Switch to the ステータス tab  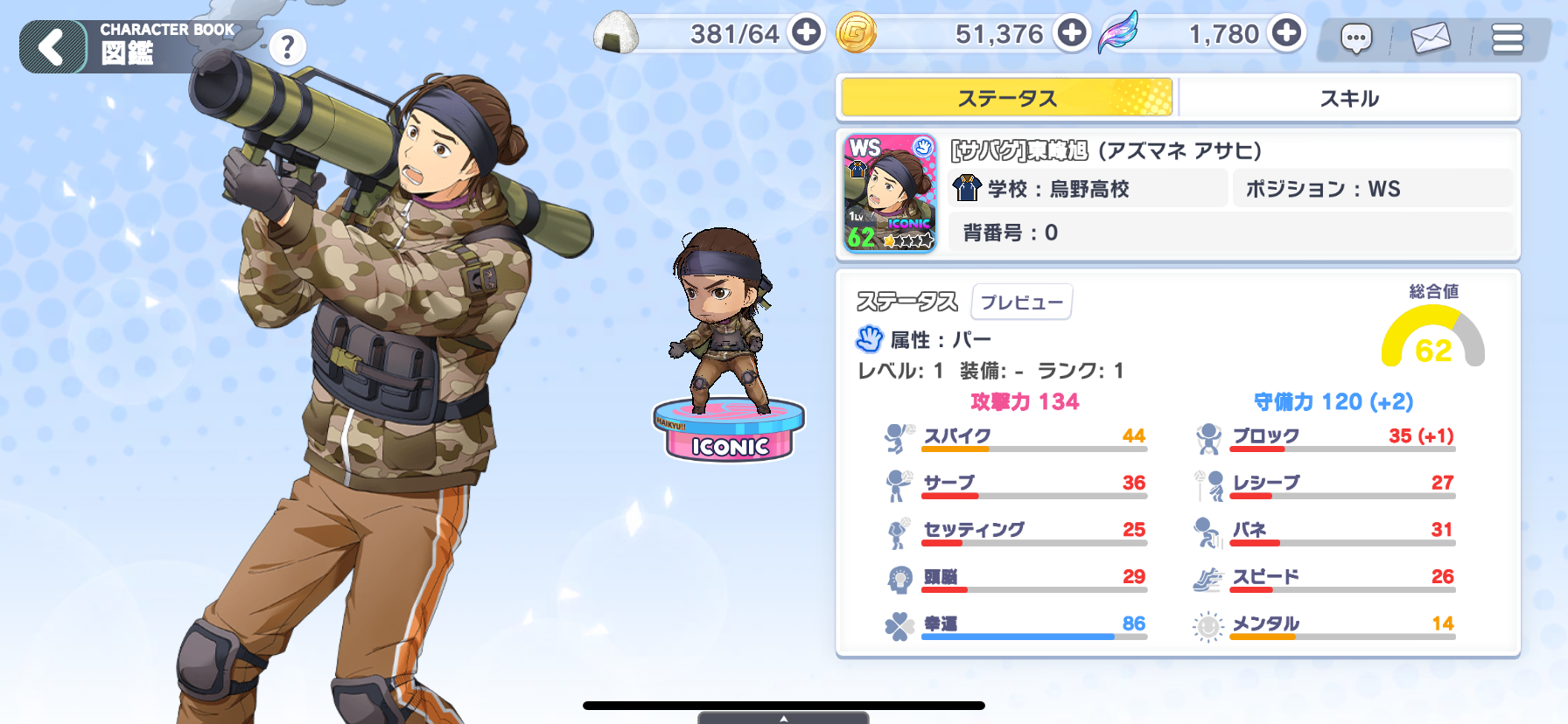point(1007,98)
